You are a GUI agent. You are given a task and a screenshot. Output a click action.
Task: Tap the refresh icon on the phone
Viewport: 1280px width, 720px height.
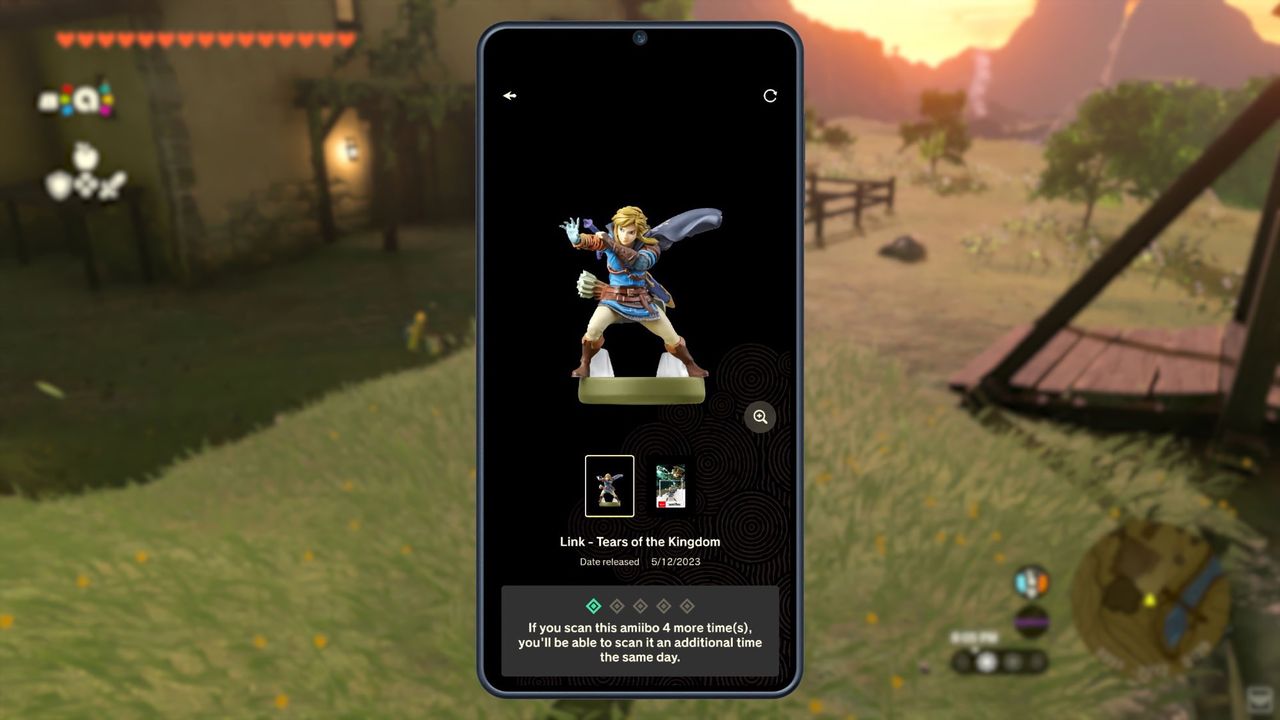[x=770, y=96]
